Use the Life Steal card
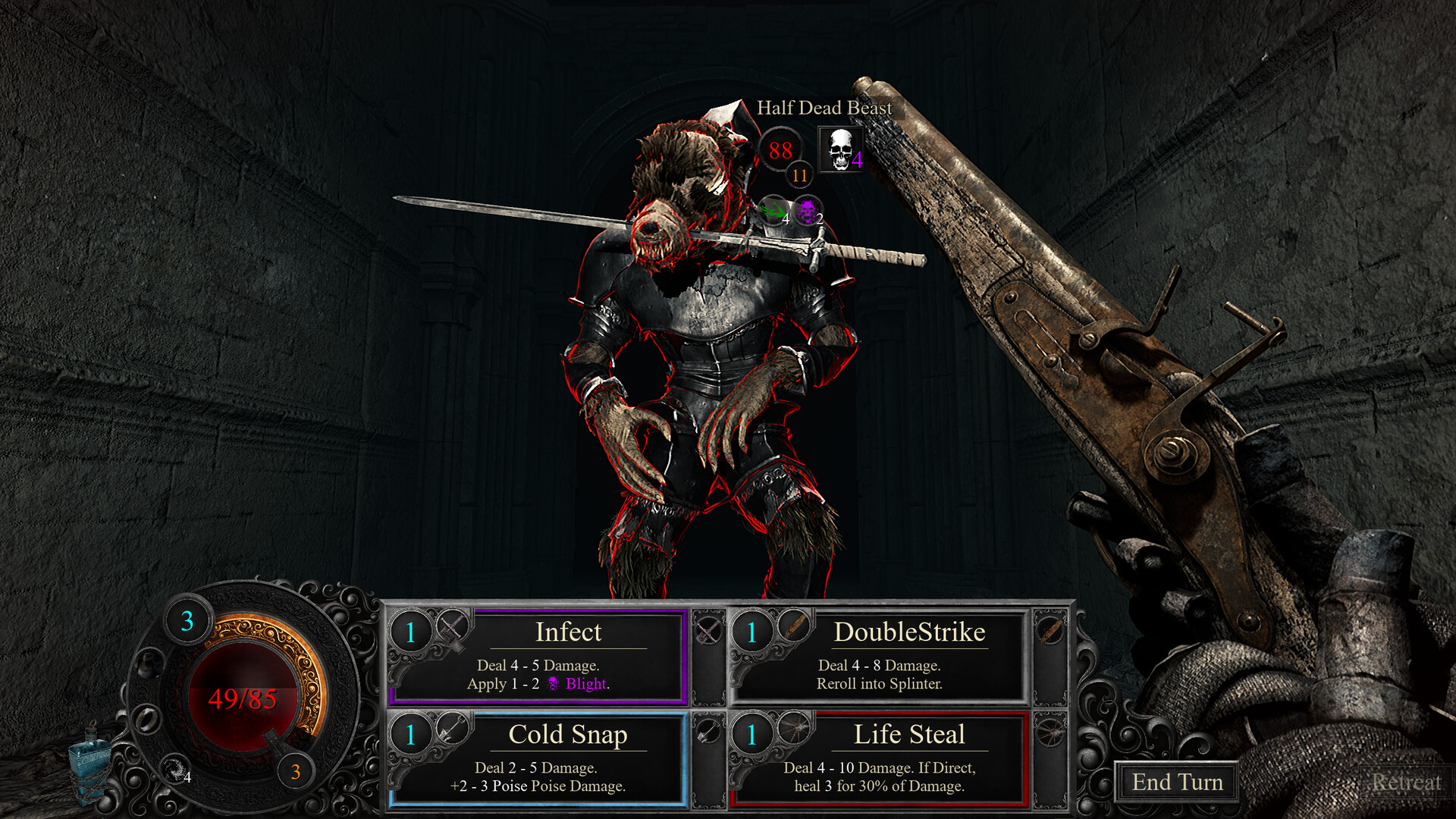 click(880, 759)
